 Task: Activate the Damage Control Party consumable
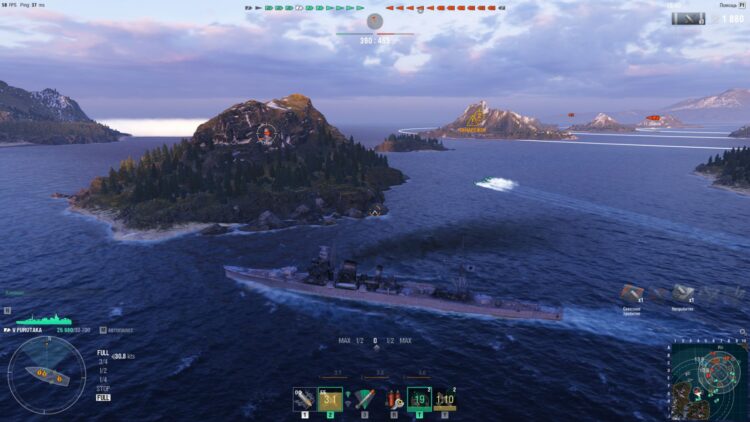(x=393, y=399)
